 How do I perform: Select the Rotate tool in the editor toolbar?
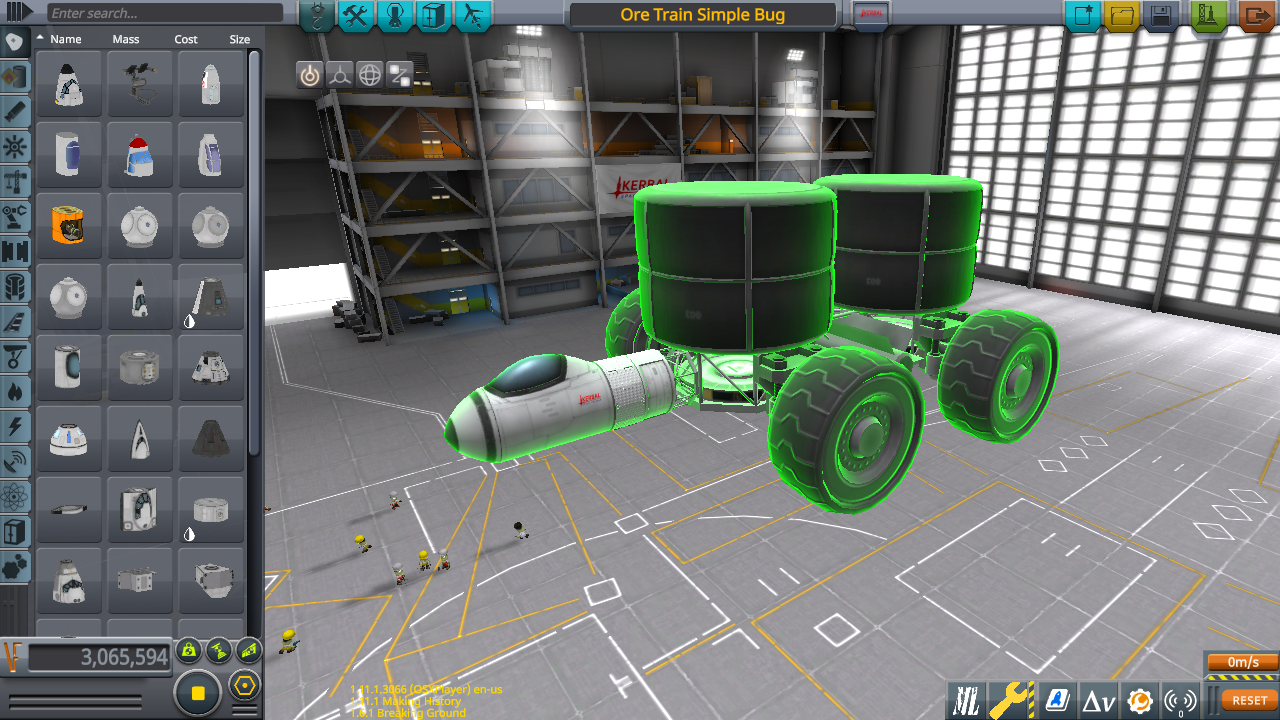(370, 75)
